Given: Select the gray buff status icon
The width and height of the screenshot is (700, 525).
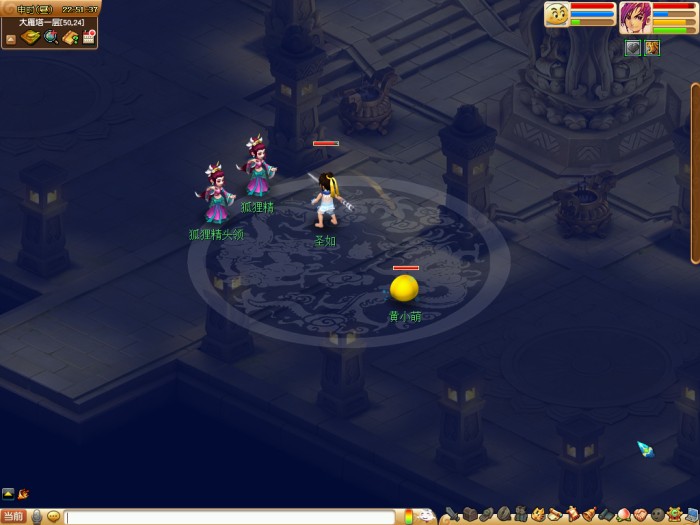Looking at the screenshot, I should pos(633,47).
